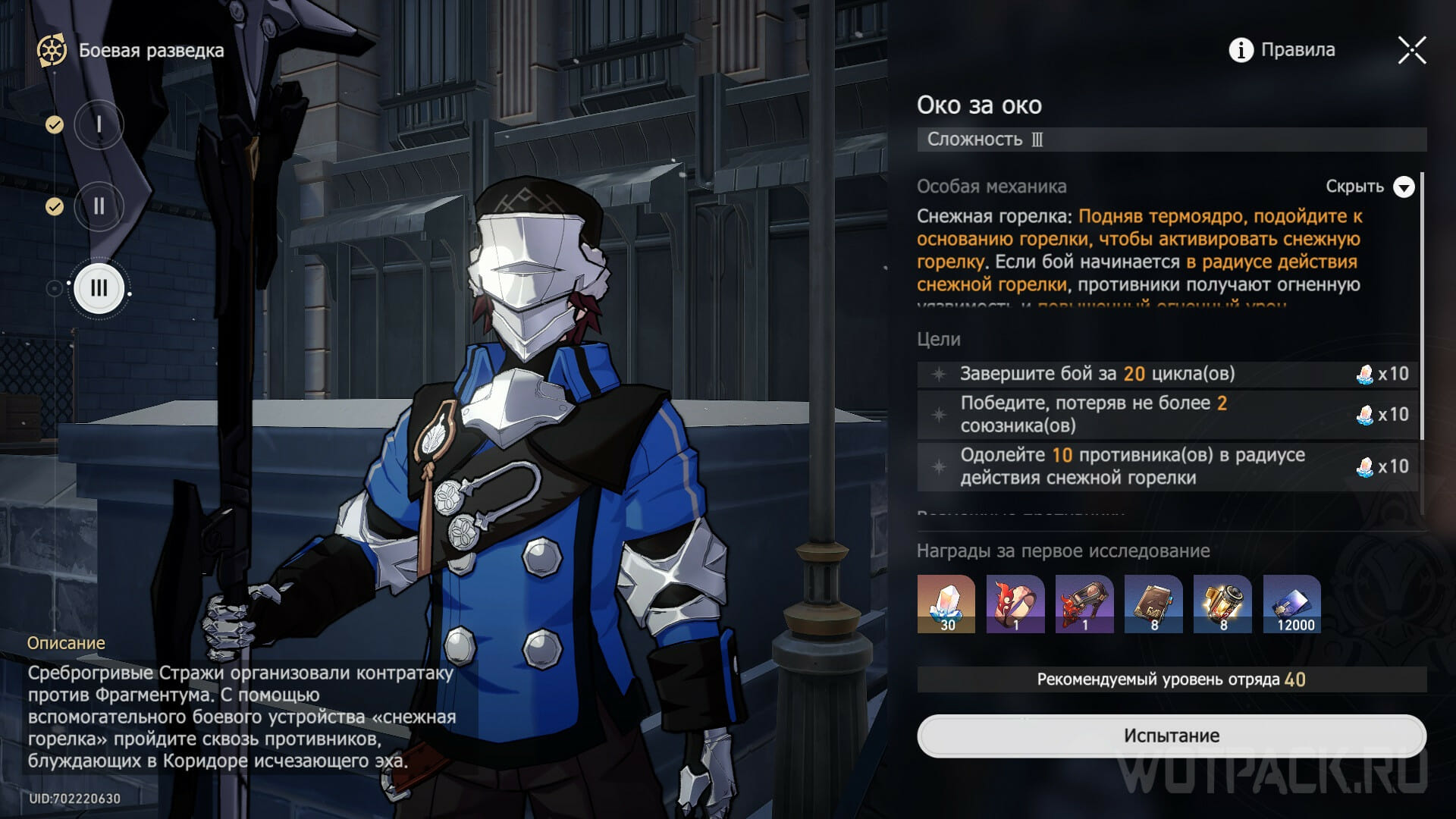Choose difficulty stage III
Viewport: 1456px width, 819px height.
[99, 288]
